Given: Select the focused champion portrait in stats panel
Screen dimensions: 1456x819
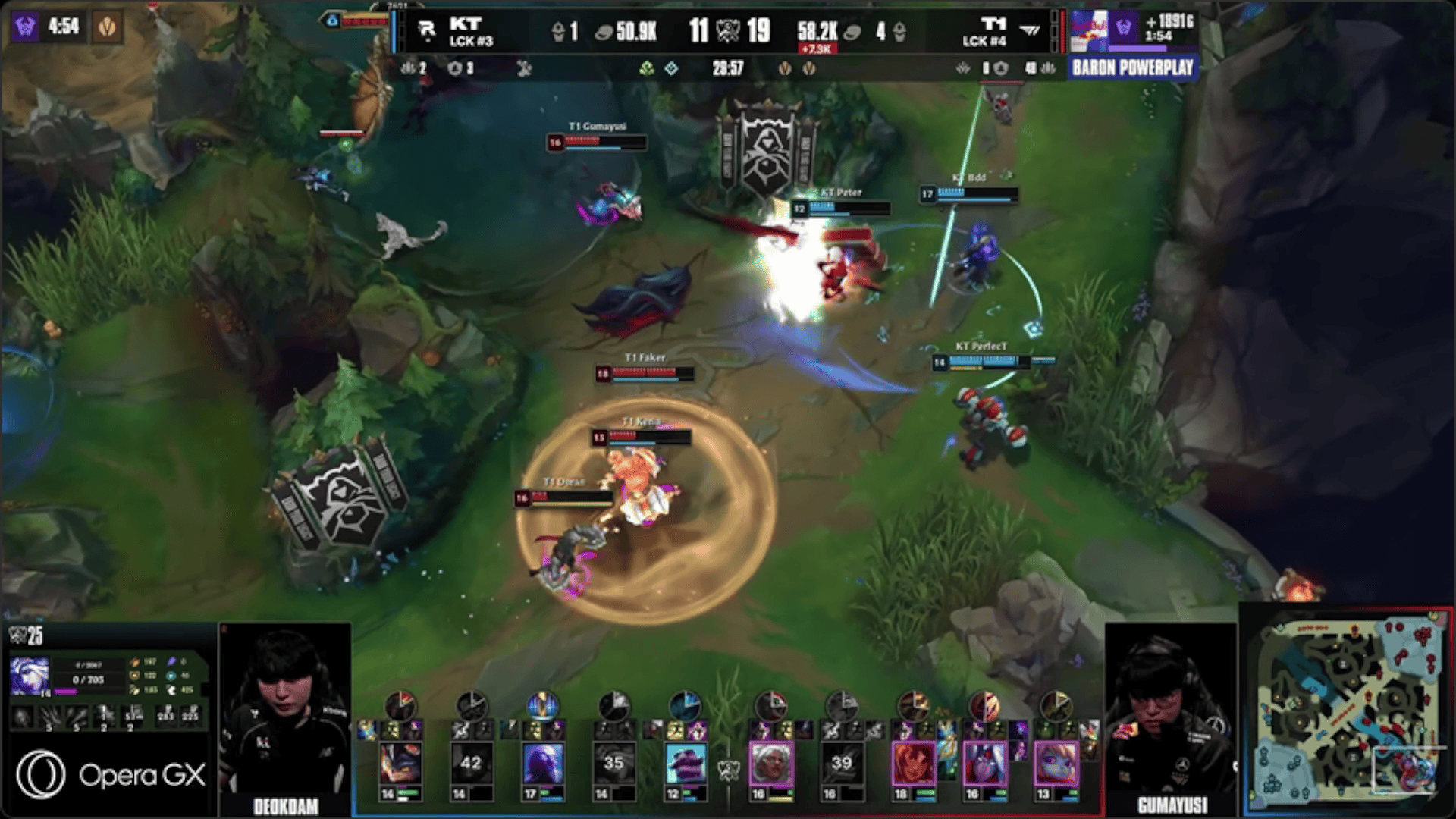Looking at the screenshot, I should (30, 676).
